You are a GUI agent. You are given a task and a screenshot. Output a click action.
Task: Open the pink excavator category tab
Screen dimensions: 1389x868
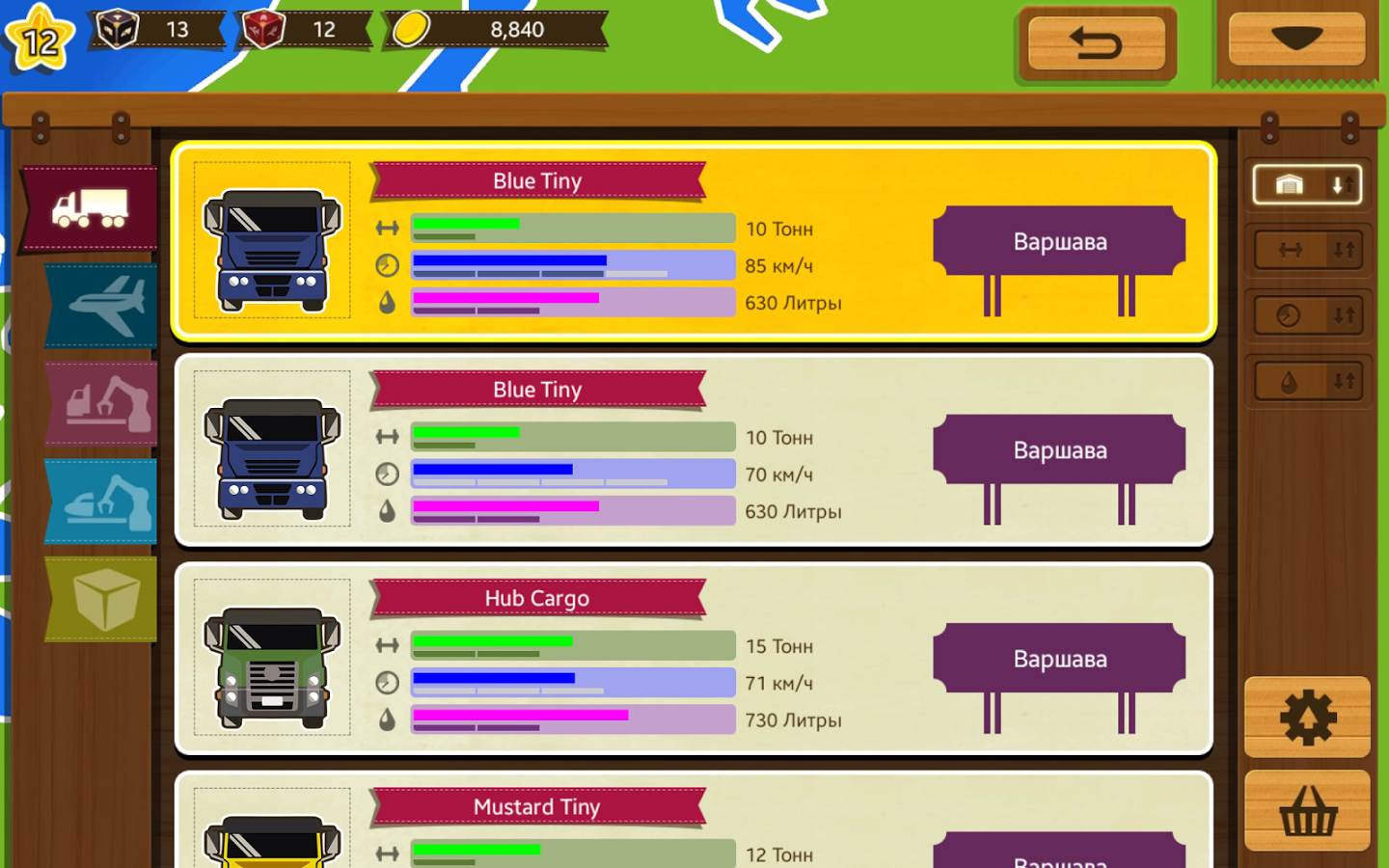pyautogui.click(x=103, y=403)
